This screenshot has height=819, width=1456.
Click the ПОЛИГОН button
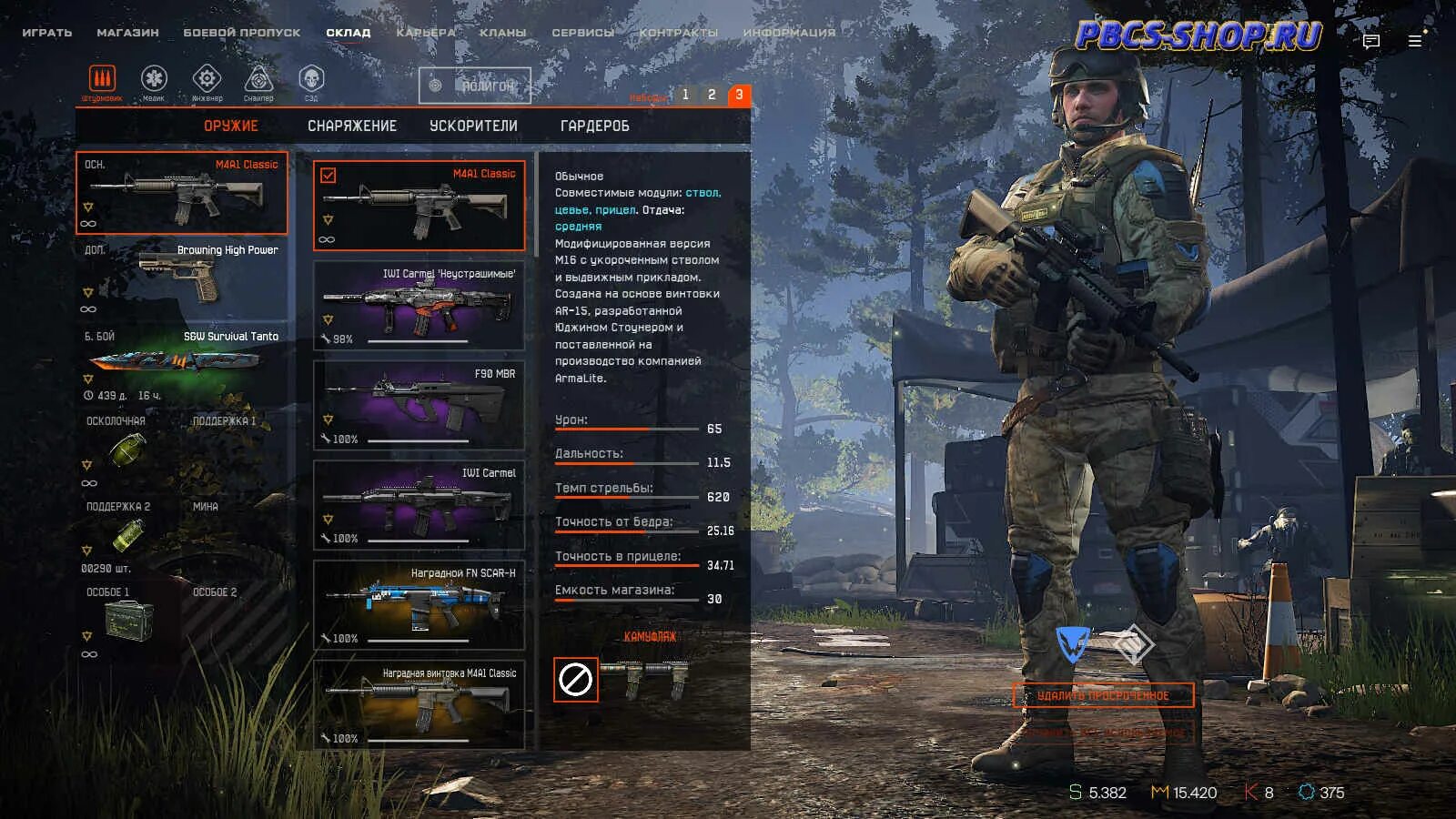[475, 86]
